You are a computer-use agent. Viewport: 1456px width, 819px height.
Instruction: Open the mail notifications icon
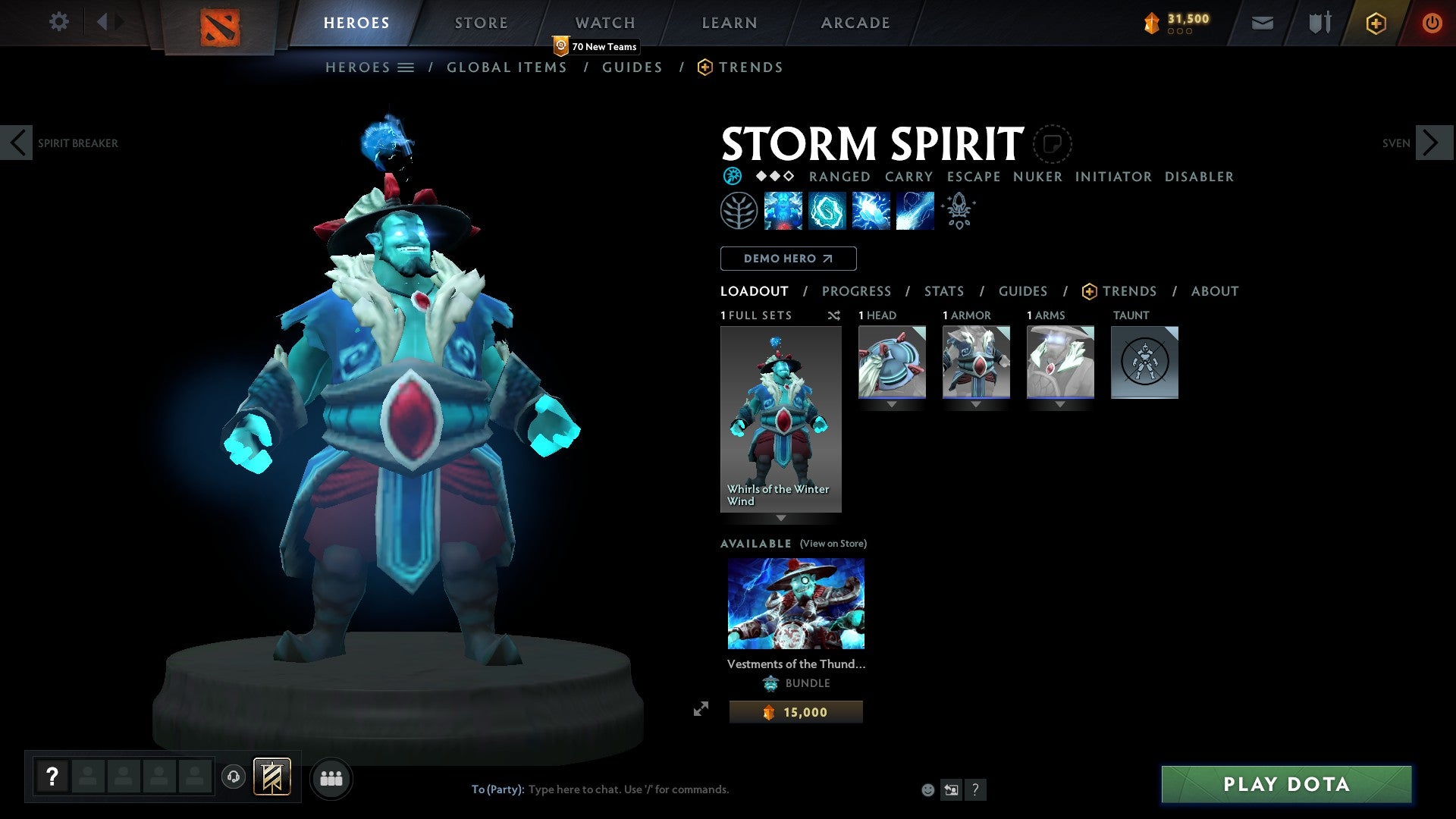[x=1262, y=23]
